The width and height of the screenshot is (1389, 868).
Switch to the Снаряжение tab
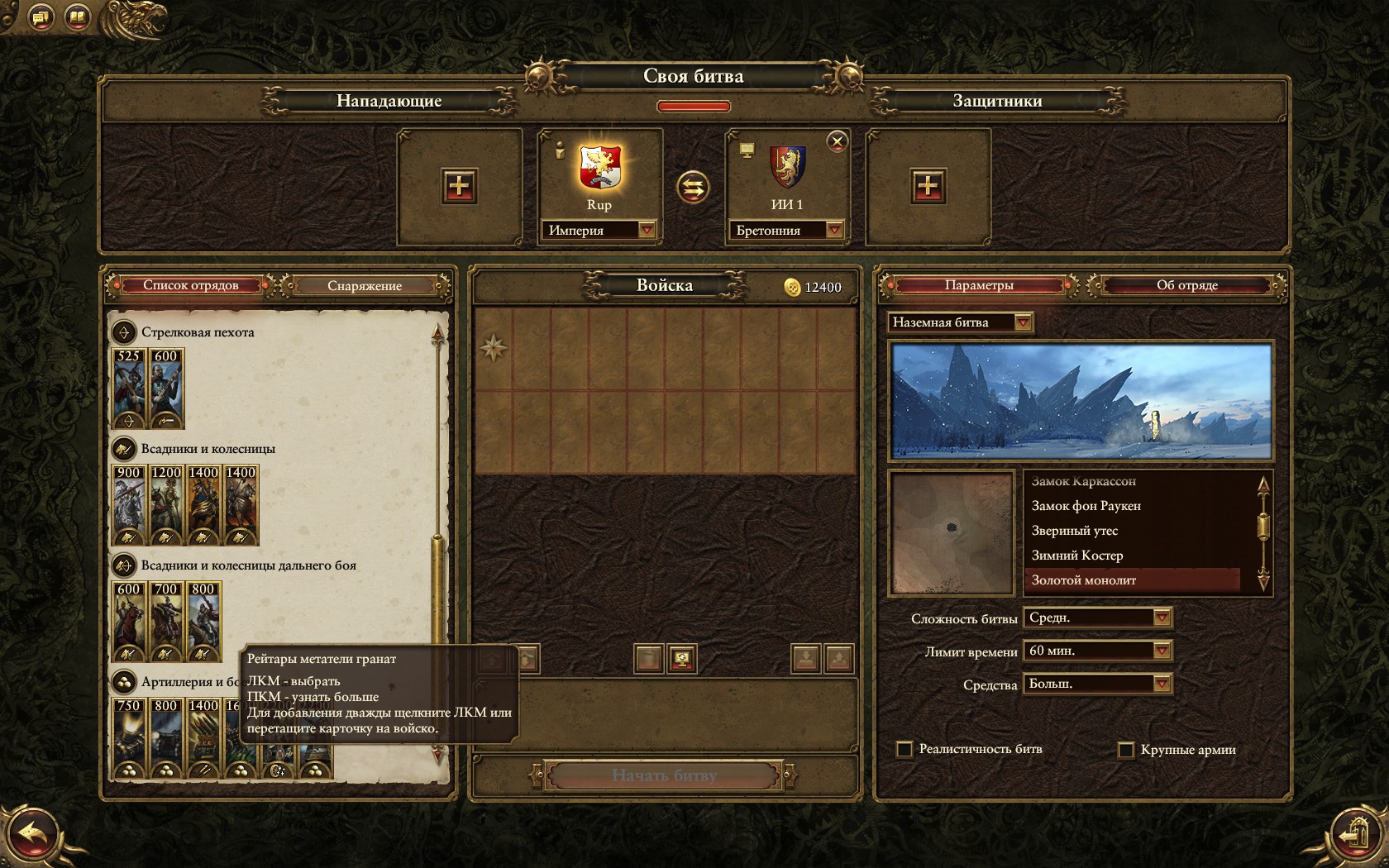click(364, 285)
